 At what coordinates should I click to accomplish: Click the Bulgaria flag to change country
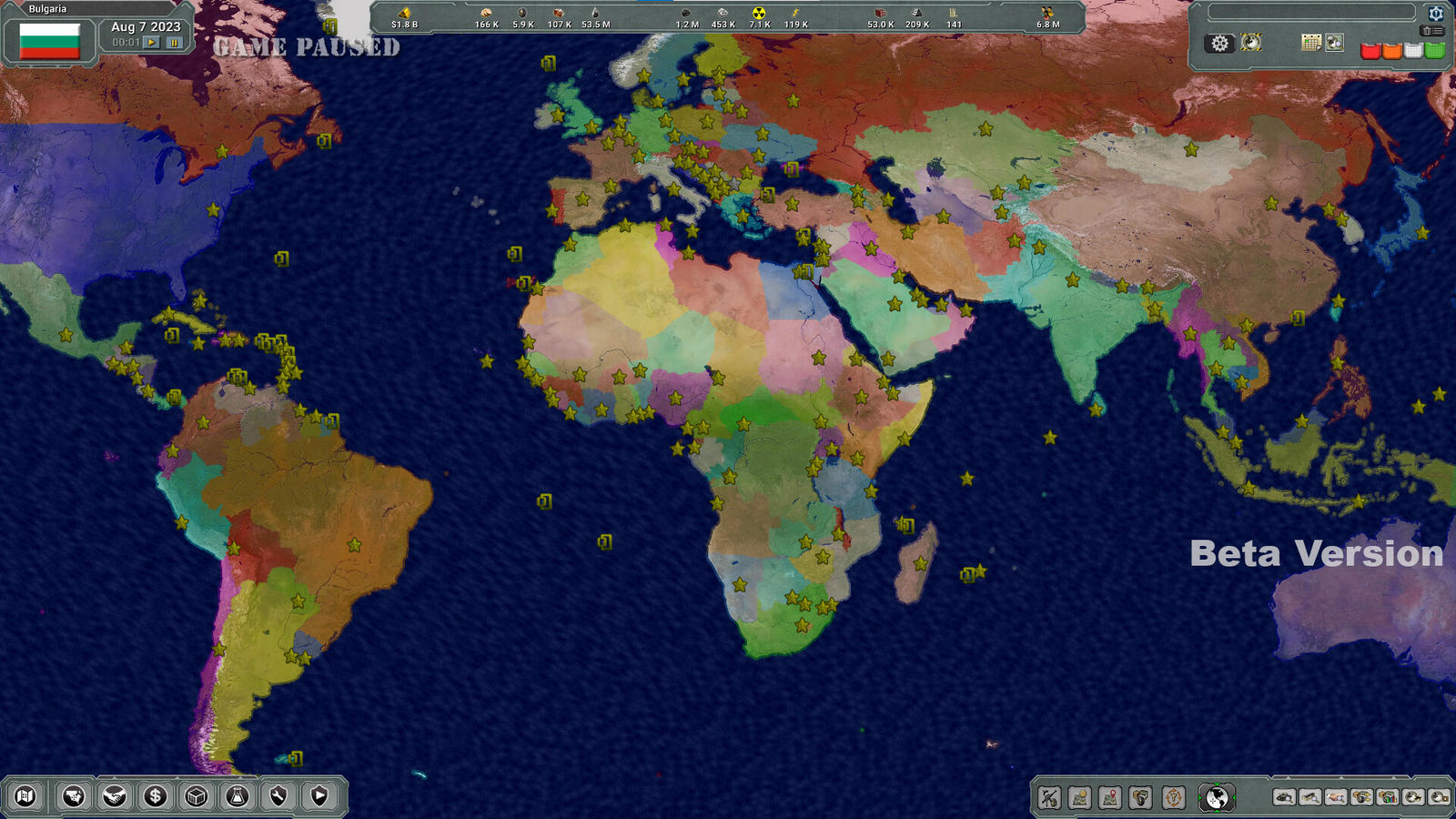click(48, 39)
